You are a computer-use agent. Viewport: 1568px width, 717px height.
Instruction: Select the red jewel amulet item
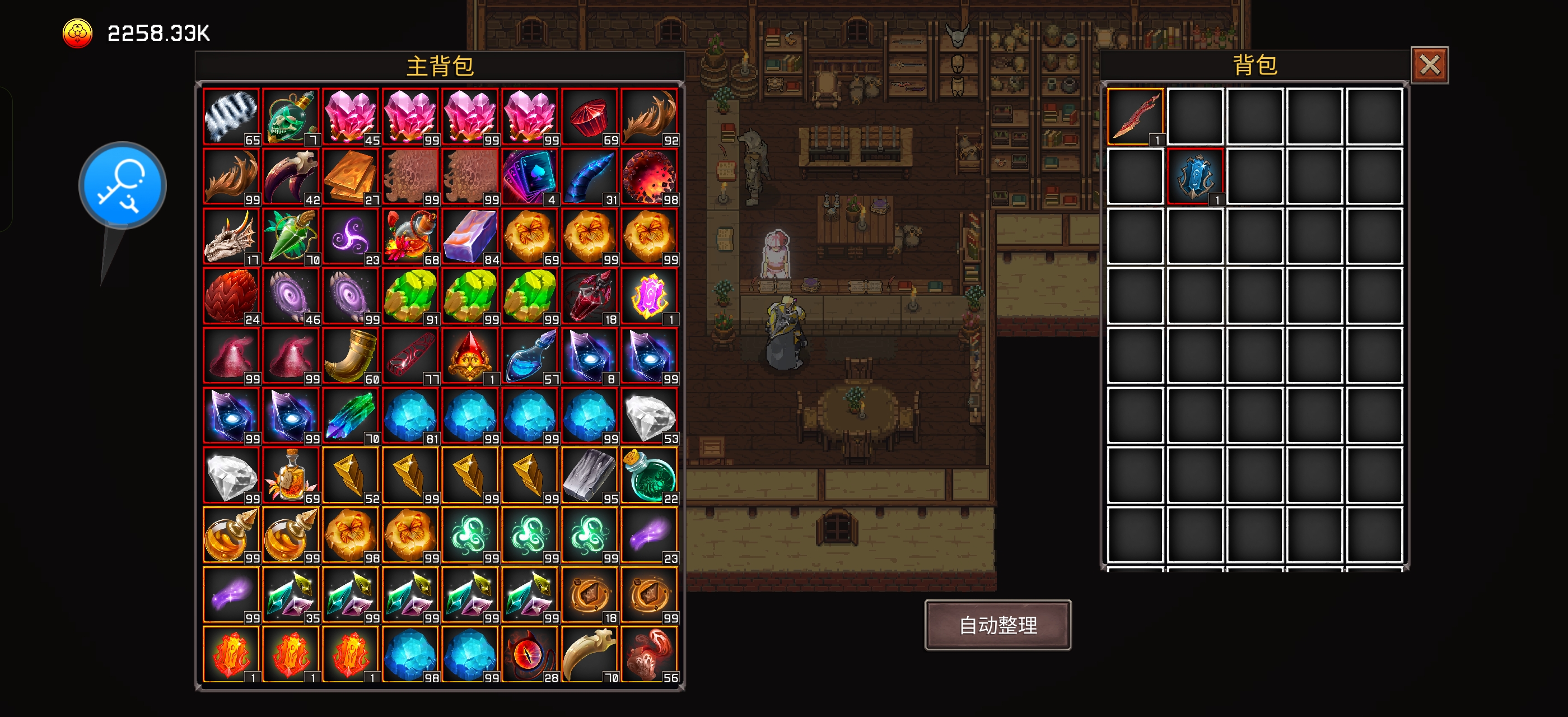470,356
